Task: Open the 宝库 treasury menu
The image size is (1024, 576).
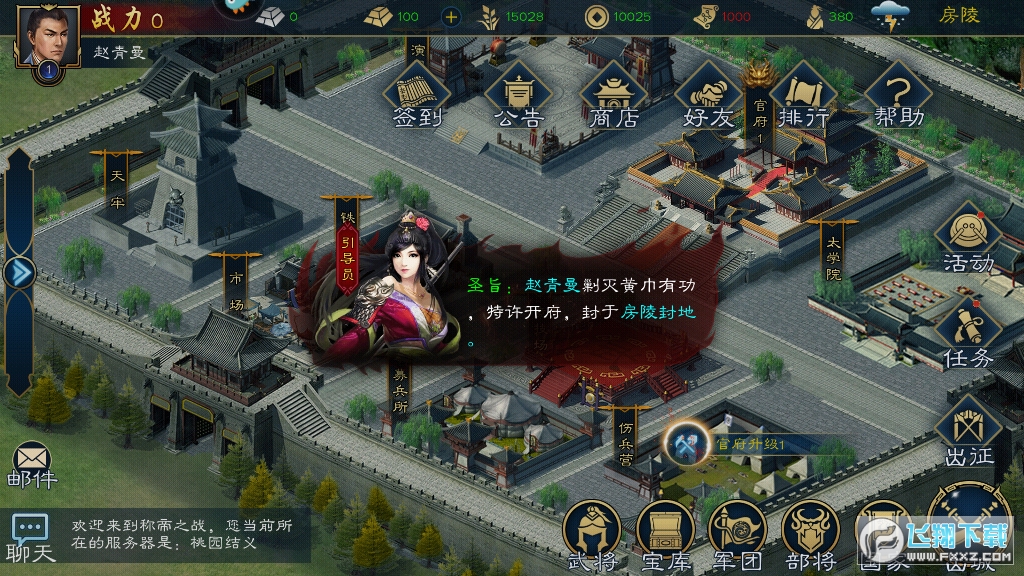Action: tap(665, 535)
